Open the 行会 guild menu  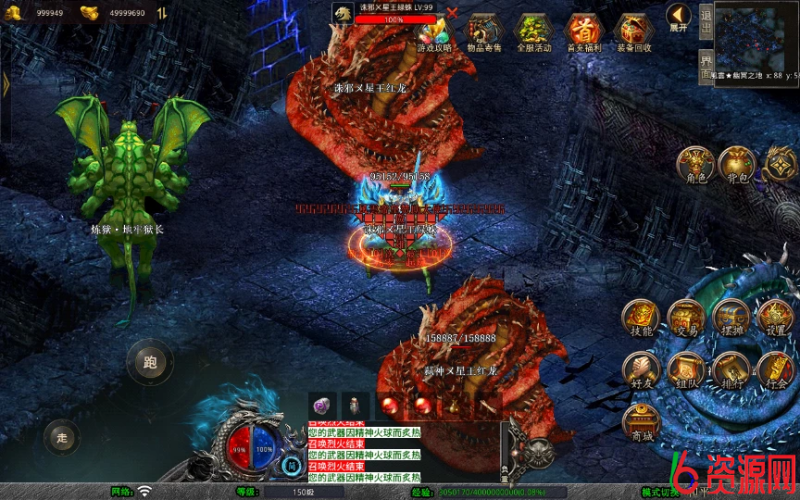coord(776,369)
